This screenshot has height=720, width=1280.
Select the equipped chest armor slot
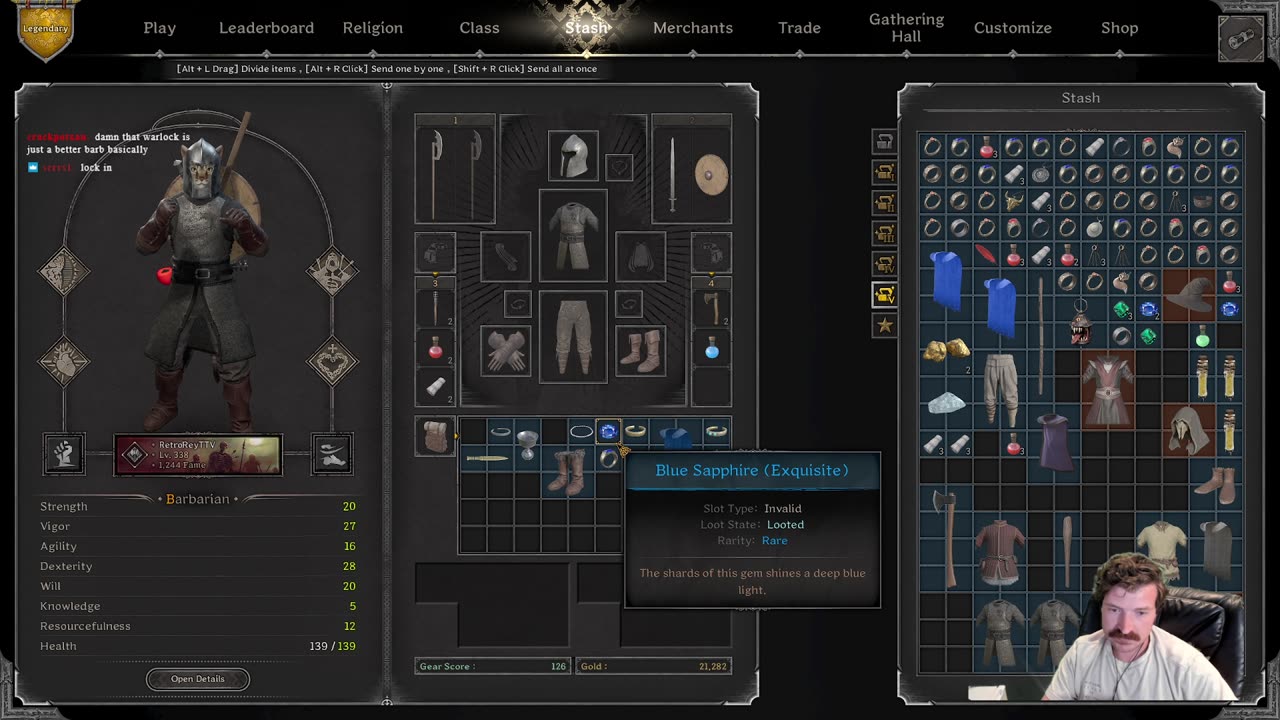573,236
